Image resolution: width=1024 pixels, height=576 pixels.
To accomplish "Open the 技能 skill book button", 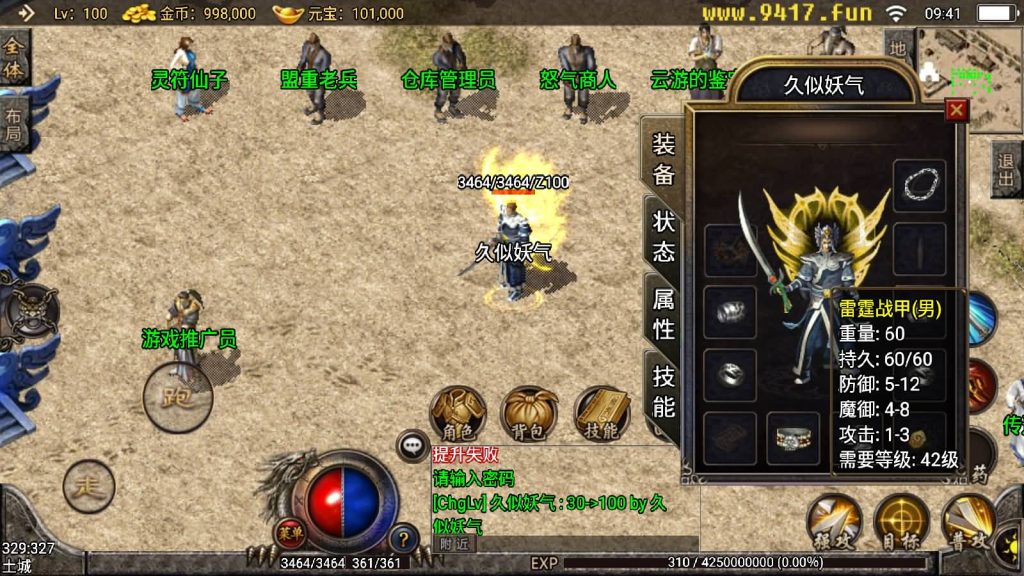I will coord(602,413).
